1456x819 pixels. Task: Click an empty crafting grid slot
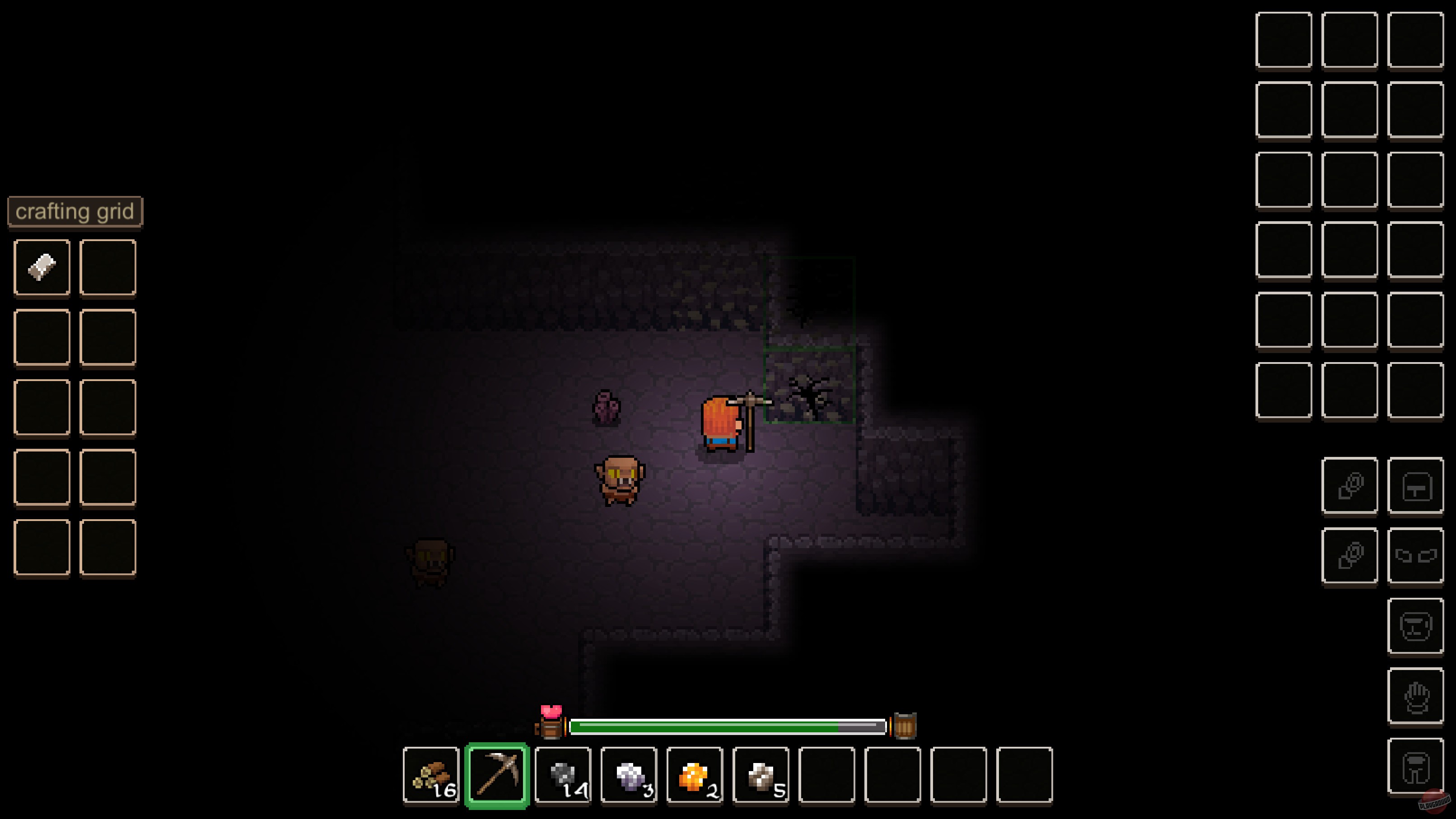click(x=107, y=267)
